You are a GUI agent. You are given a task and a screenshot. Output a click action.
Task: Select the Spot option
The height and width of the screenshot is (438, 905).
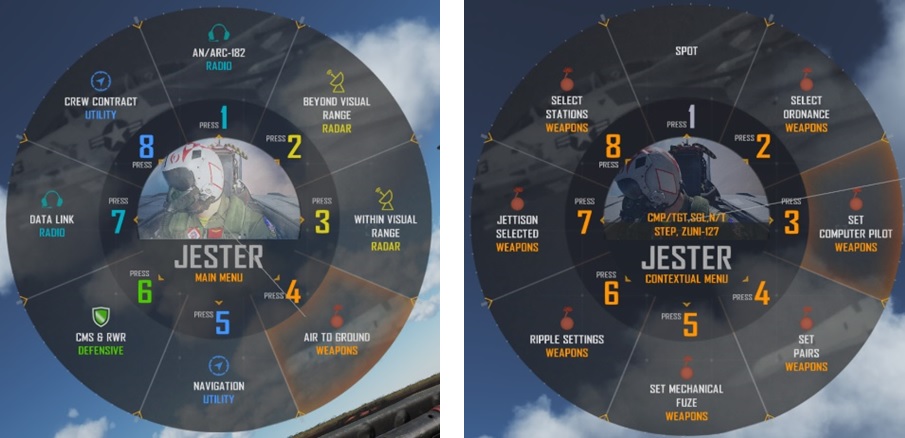pos(686,50)
